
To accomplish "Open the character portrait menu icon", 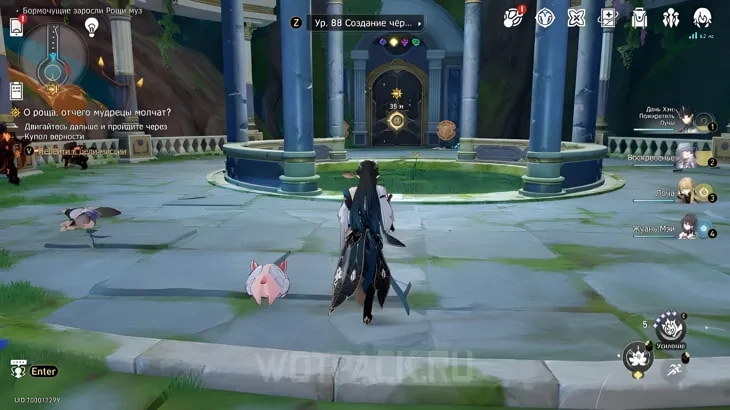I will (x=702, y=18).
